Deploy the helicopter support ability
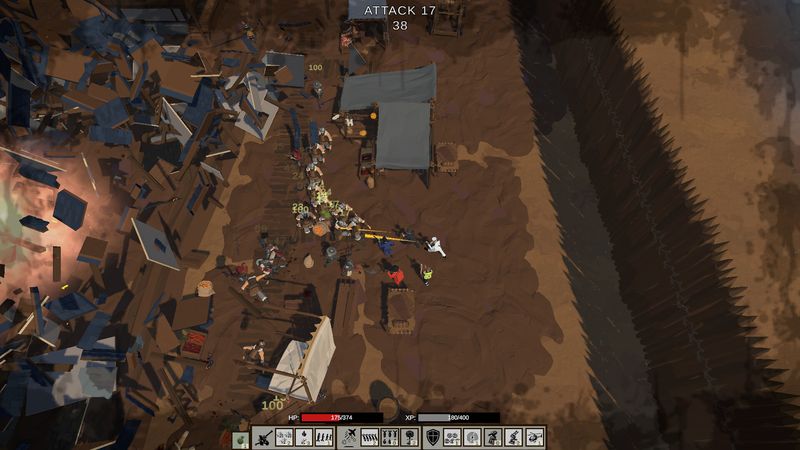The width and height of the screenshot is (800, 450). (535, 438)
